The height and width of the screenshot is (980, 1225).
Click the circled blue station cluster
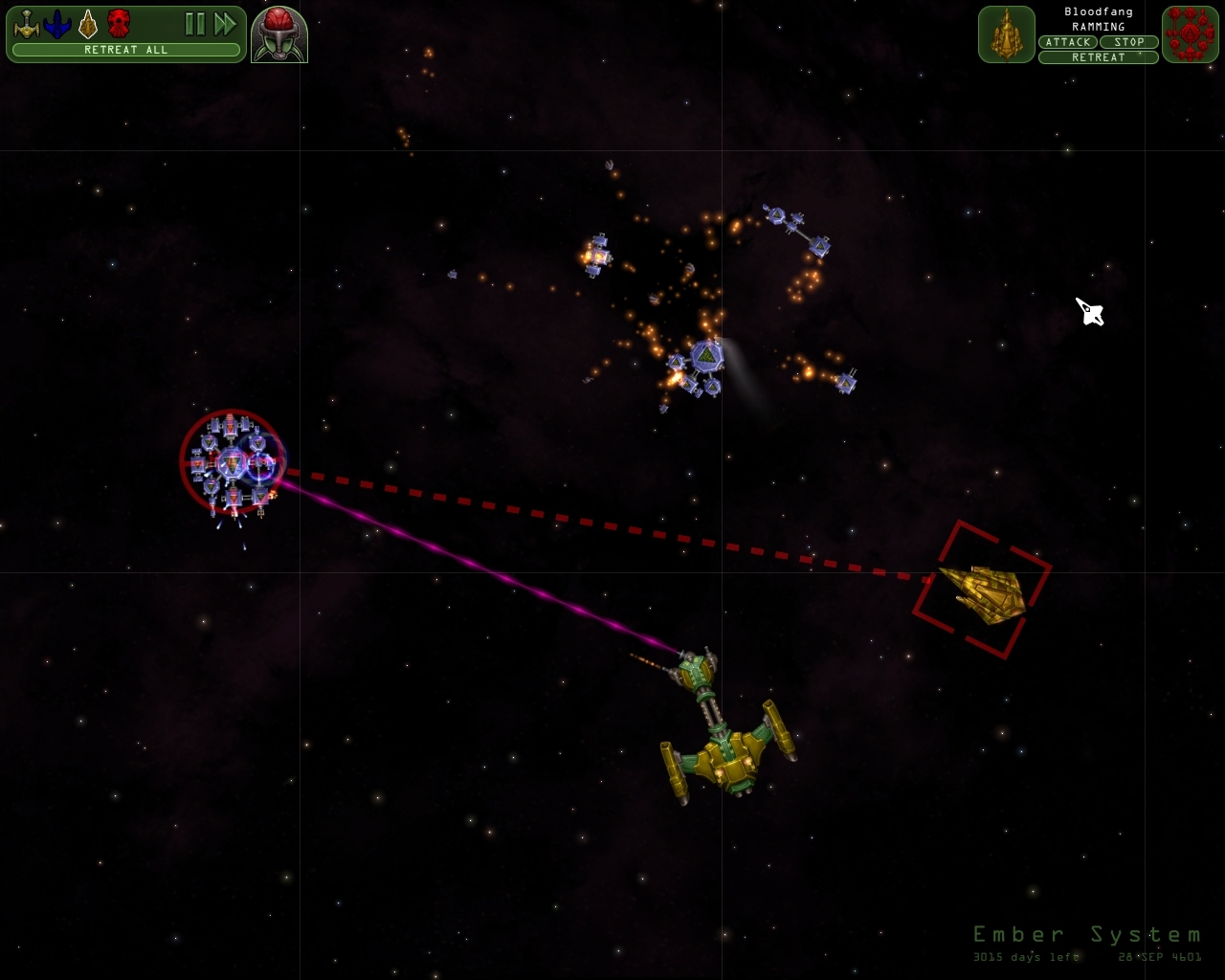point(233,464)
